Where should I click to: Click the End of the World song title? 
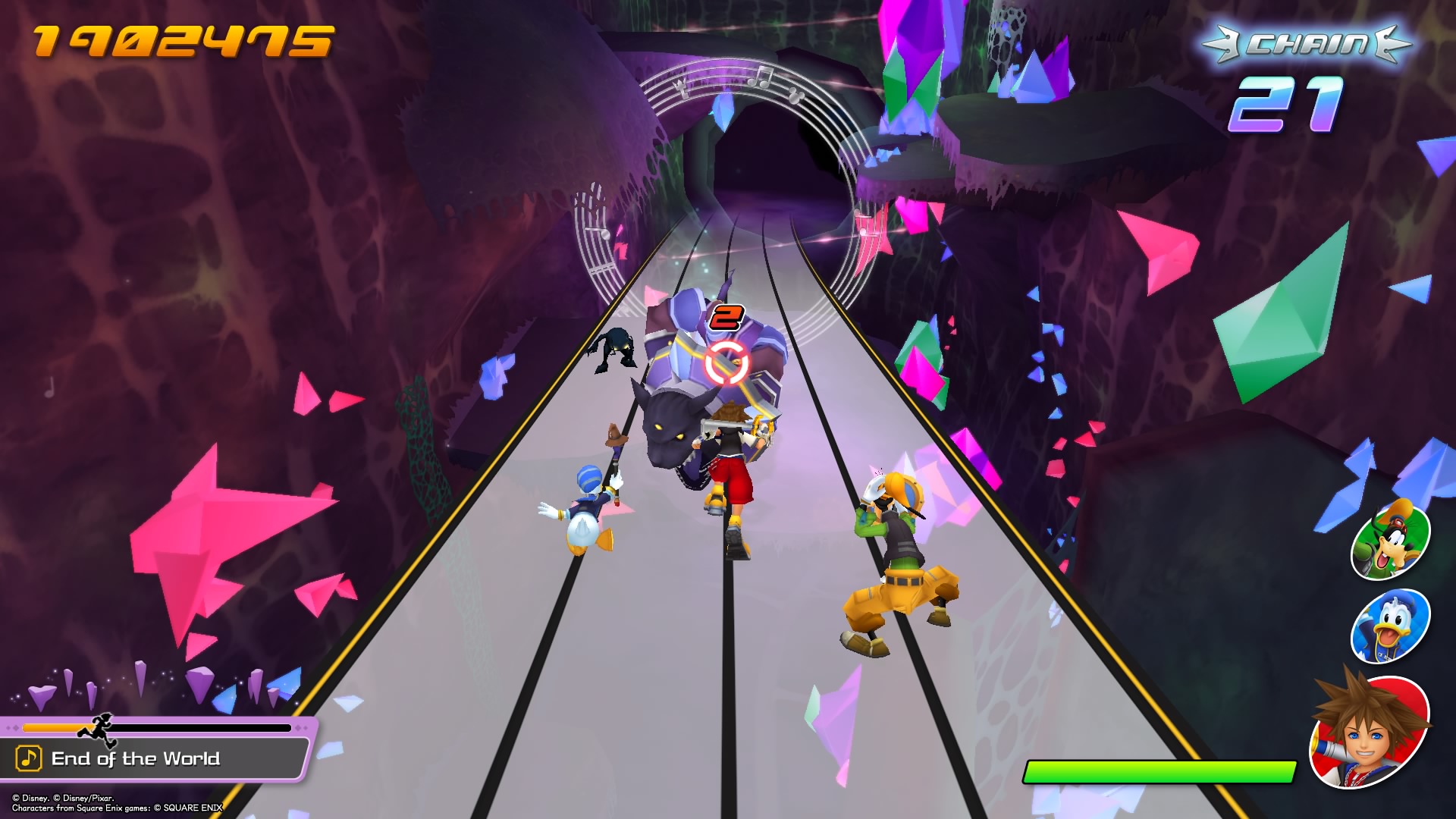click(136, 758)
